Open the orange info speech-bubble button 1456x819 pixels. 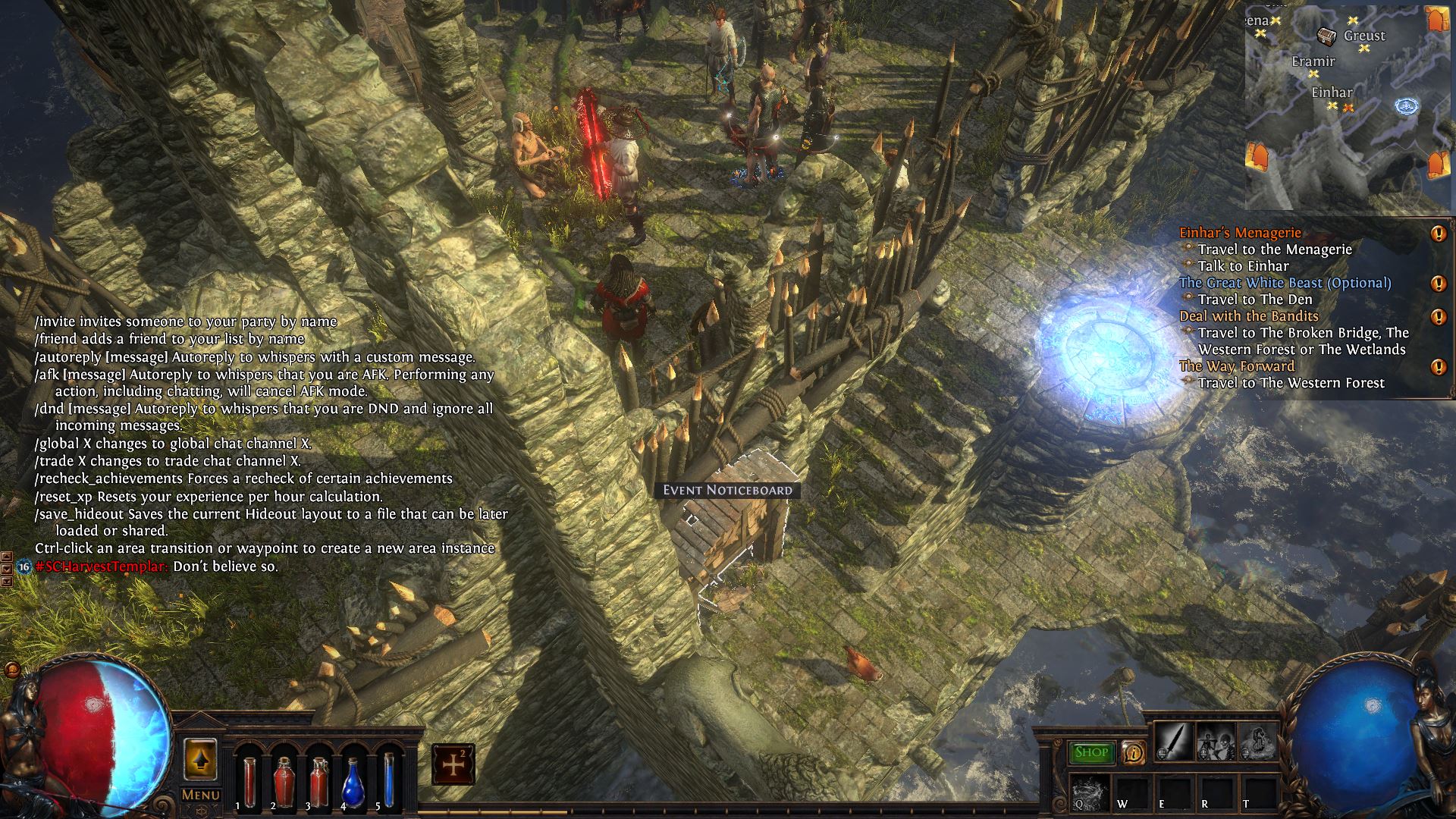pyautogui.click(x=1133, y=752)
